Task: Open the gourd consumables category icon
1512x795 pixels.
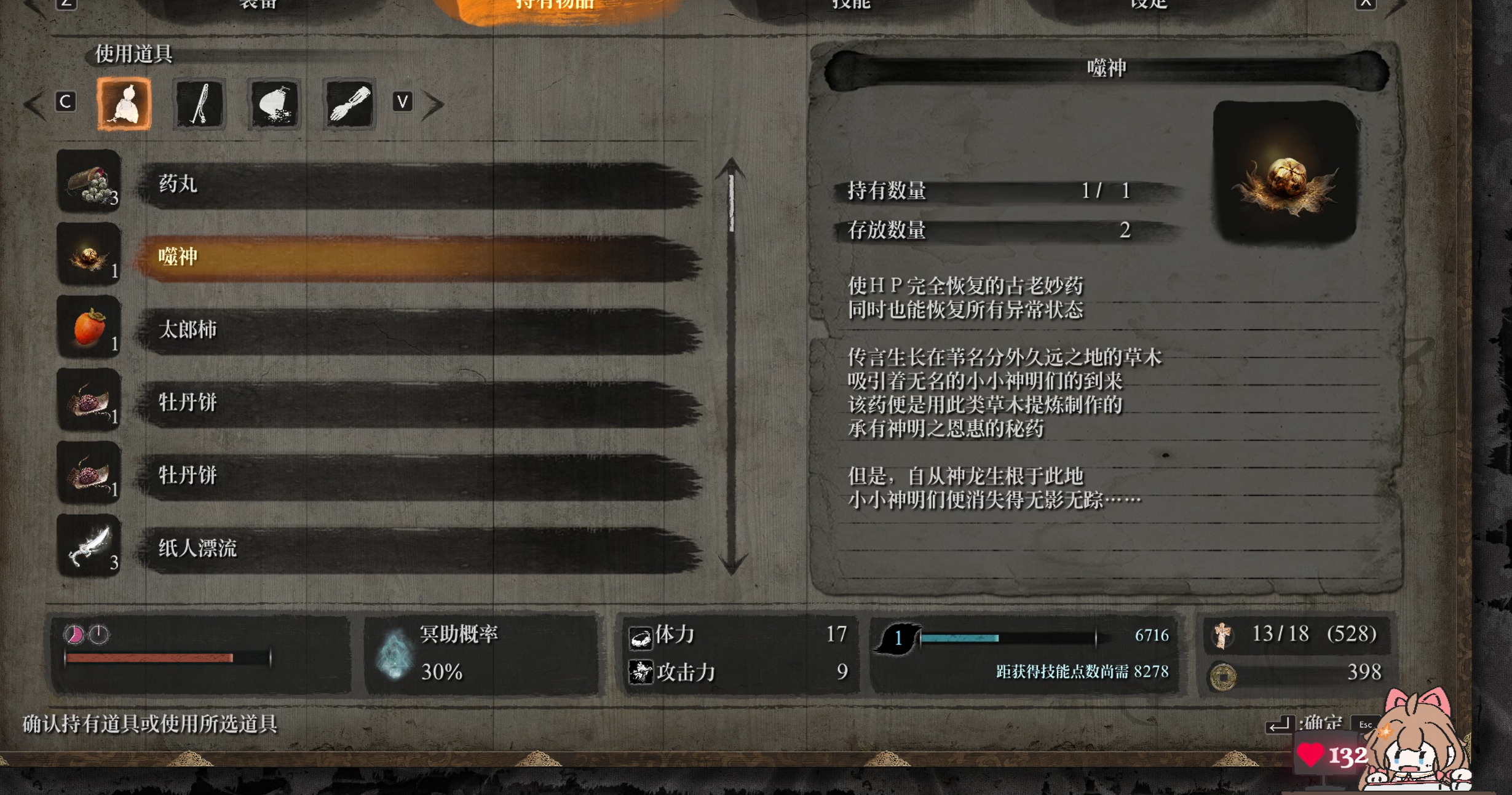Action: click(124, 103)
